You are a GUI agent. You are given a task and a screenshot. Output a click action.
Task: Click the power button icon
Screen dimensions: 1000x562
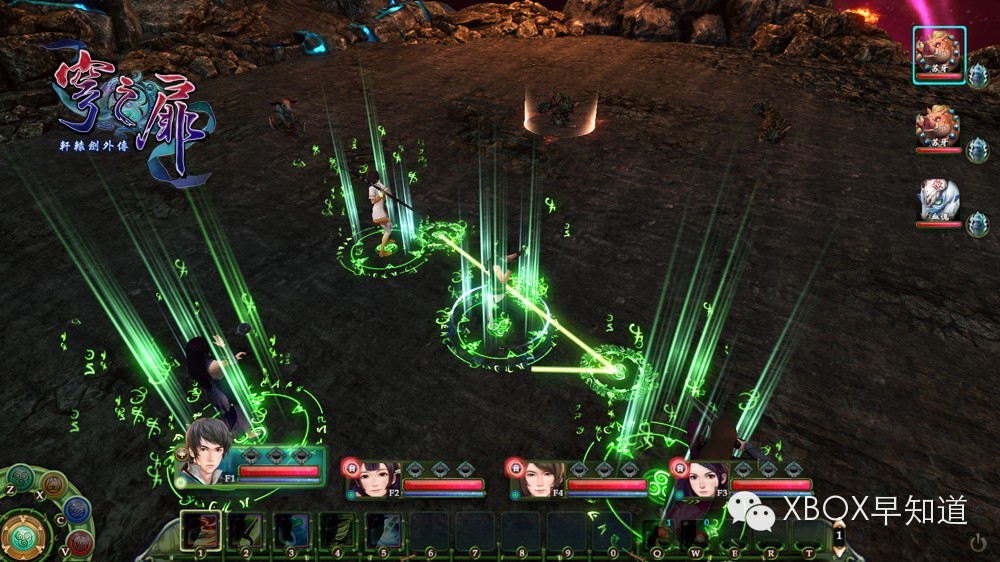[x=978, y=542]
